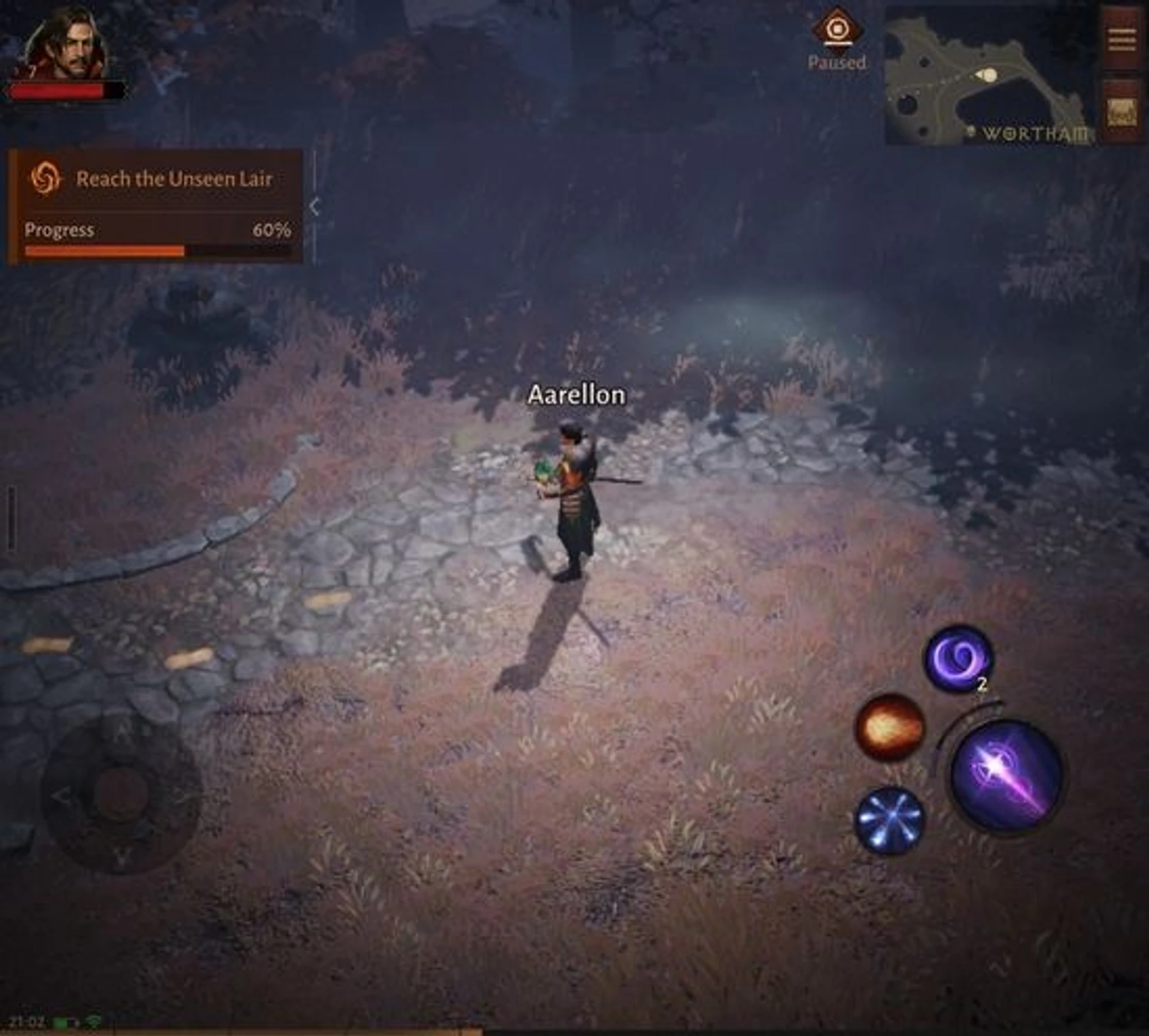The height and width of the screenshot is (1036, 1149).
Task: Tap the virtual movement joystick
Action: [x=121, y=794]
